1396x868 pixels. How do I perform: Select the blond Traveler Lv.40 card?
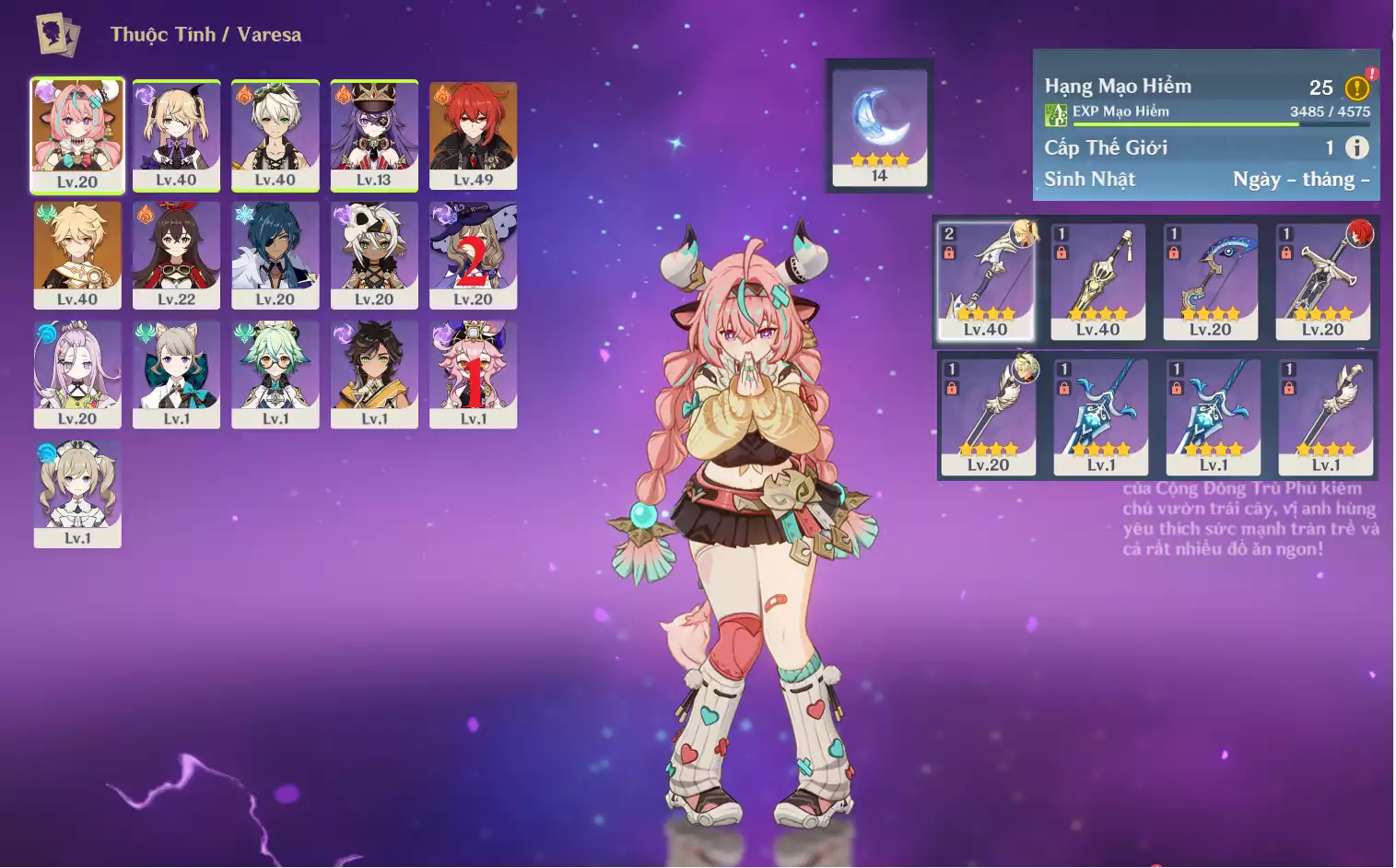77,254
